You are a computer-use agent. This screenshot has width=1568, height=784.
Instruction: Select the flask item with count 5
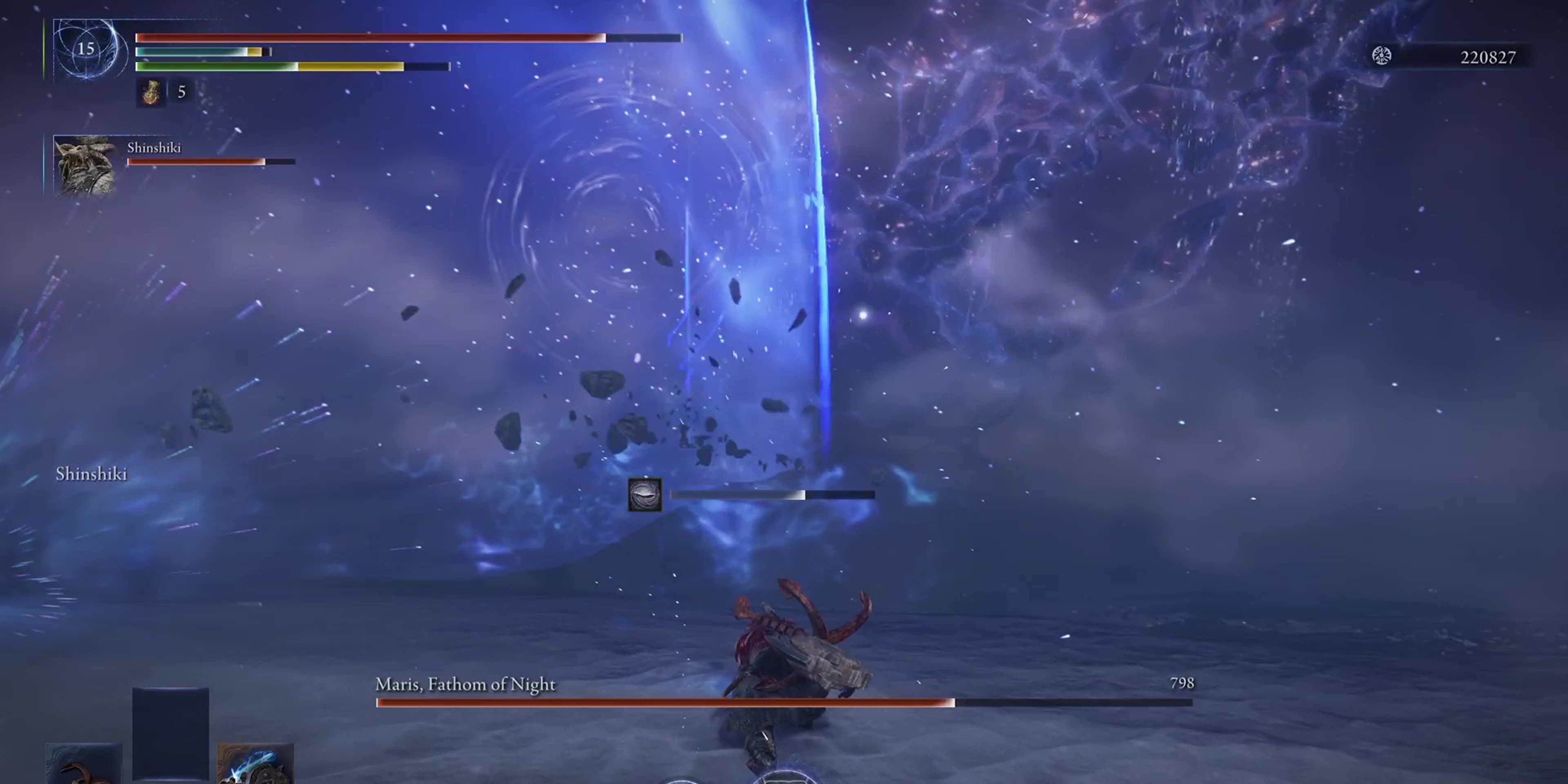(x=150, y=93)
